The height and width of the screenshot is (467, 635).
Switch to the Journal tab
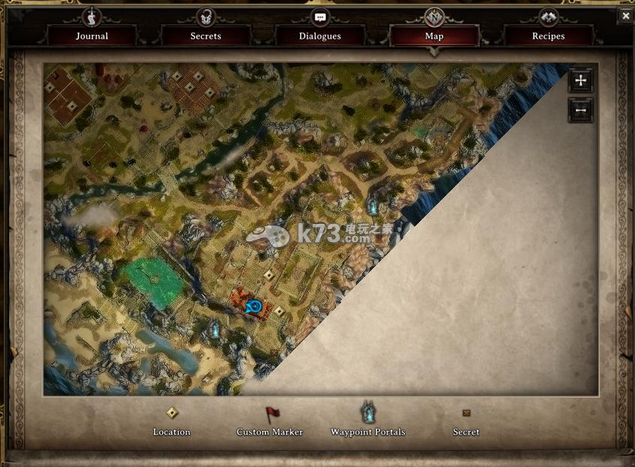tap(91, 36)
